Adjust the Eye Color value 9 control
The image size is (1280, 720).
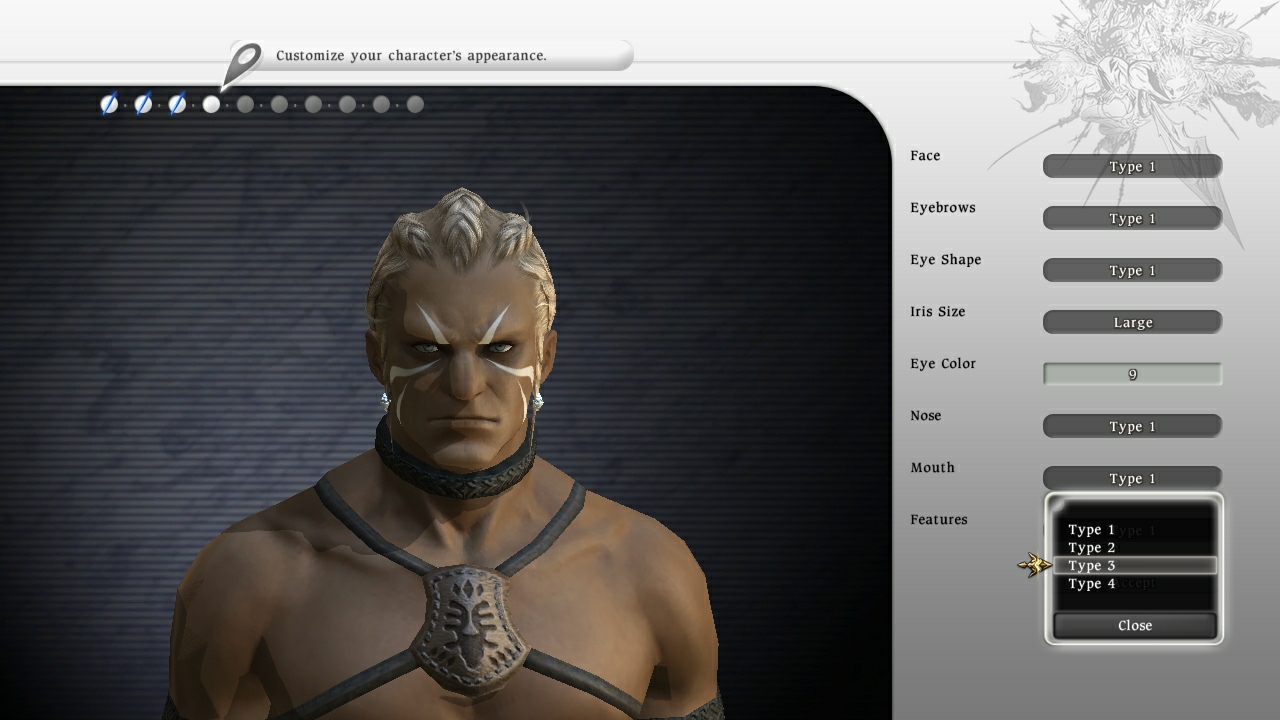click(1131, 373)
